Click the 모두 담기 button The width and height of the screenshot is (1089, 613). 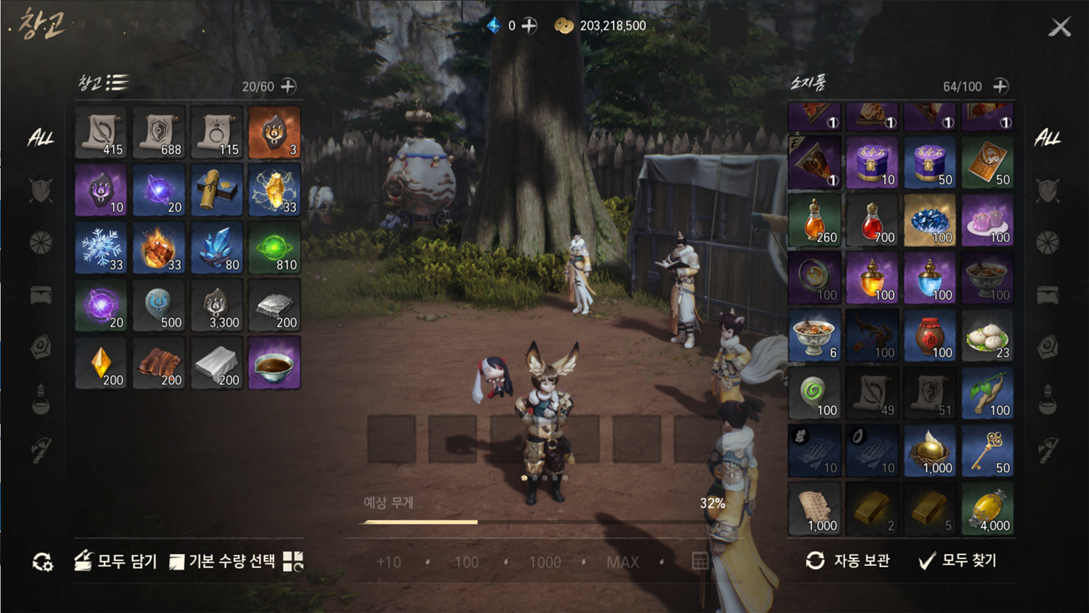click(115, 561)
